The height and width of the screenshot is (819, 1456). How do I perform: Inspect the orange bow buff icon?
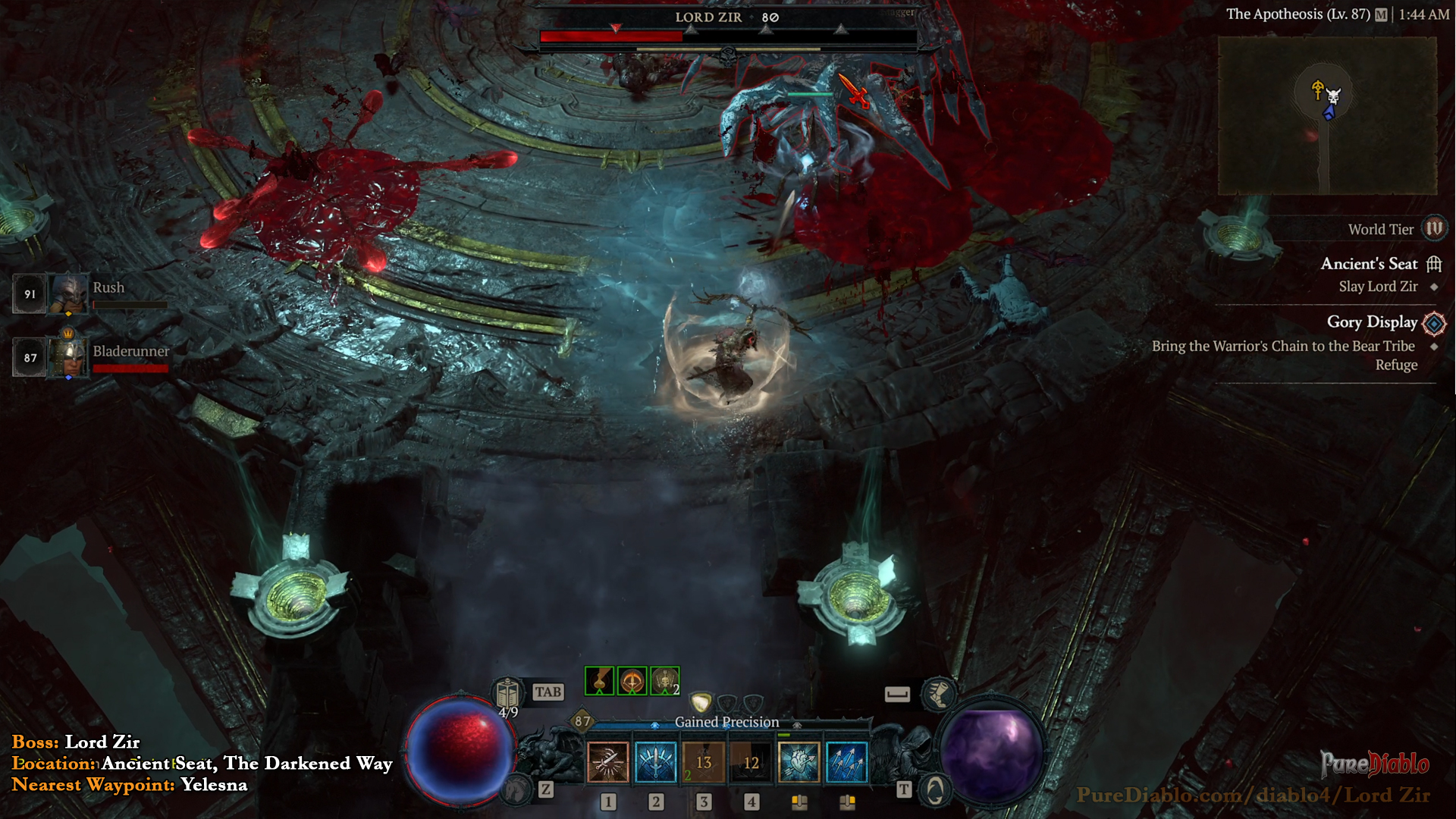tap(632, 681)
